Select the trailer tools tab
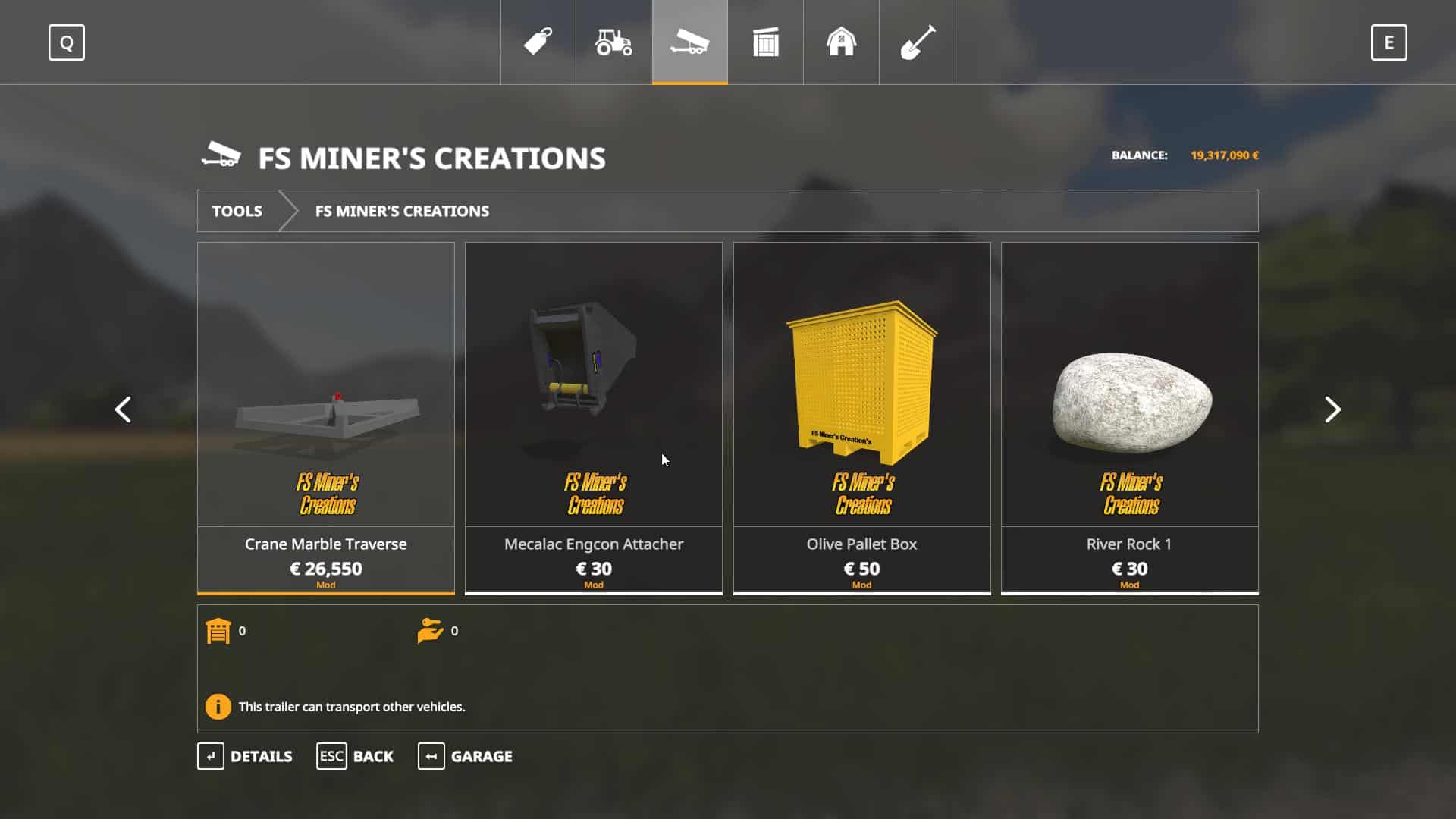Viewport: 1456px width, 819px height. point(689,42)
